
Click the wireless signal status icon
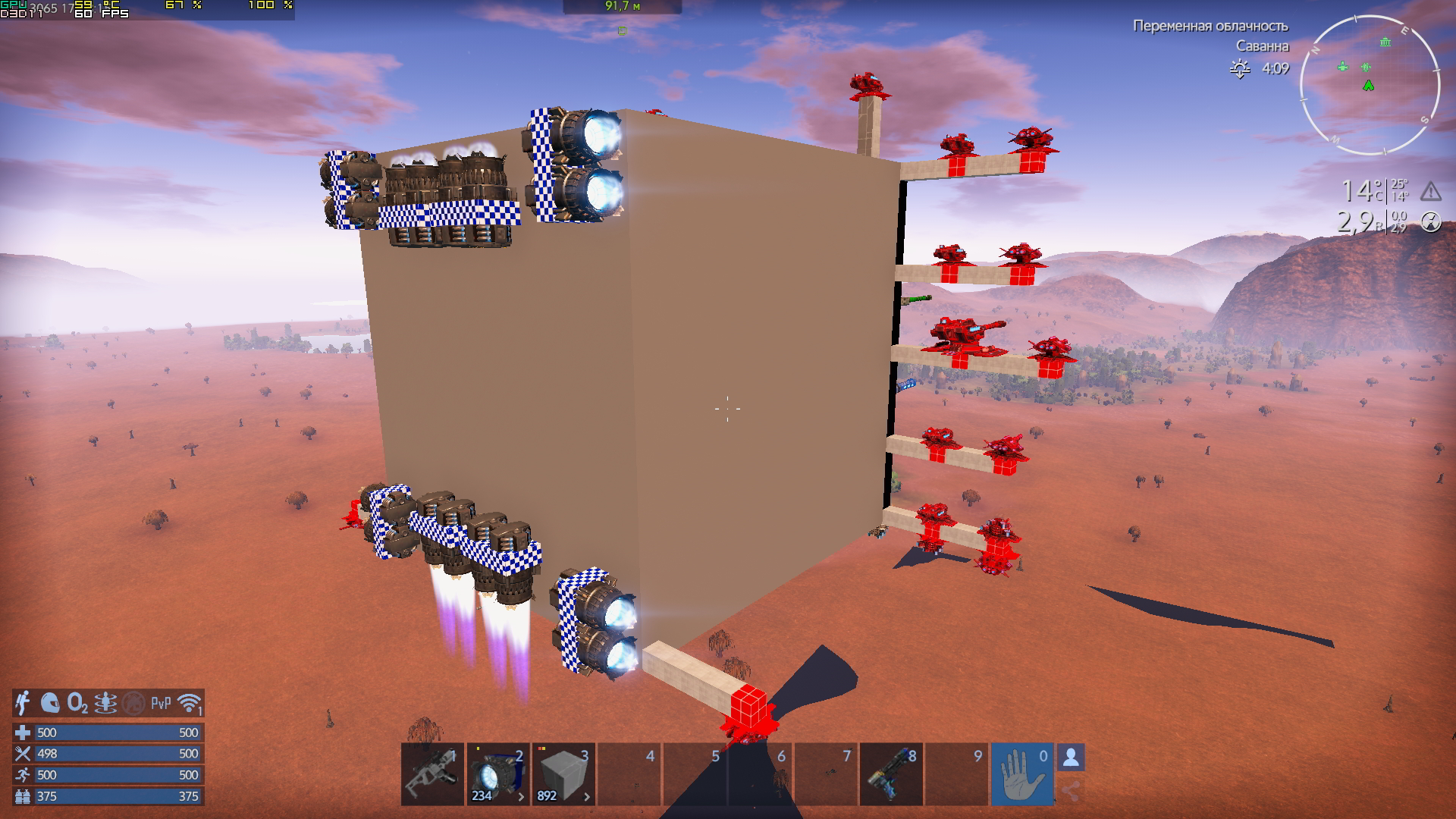190,703
